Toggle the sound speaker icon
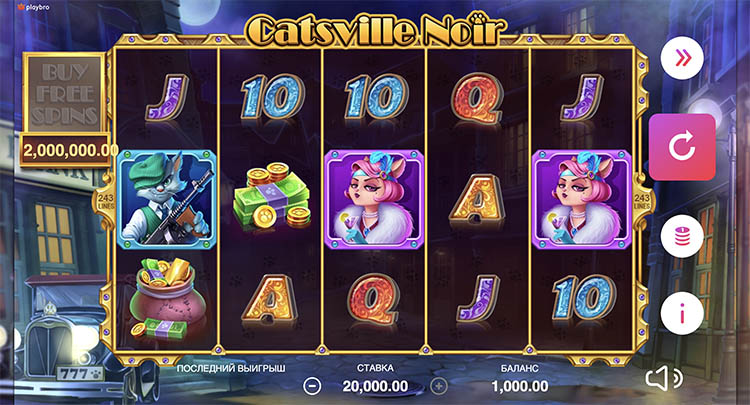The image size is (750, 405). pos(662,378)
